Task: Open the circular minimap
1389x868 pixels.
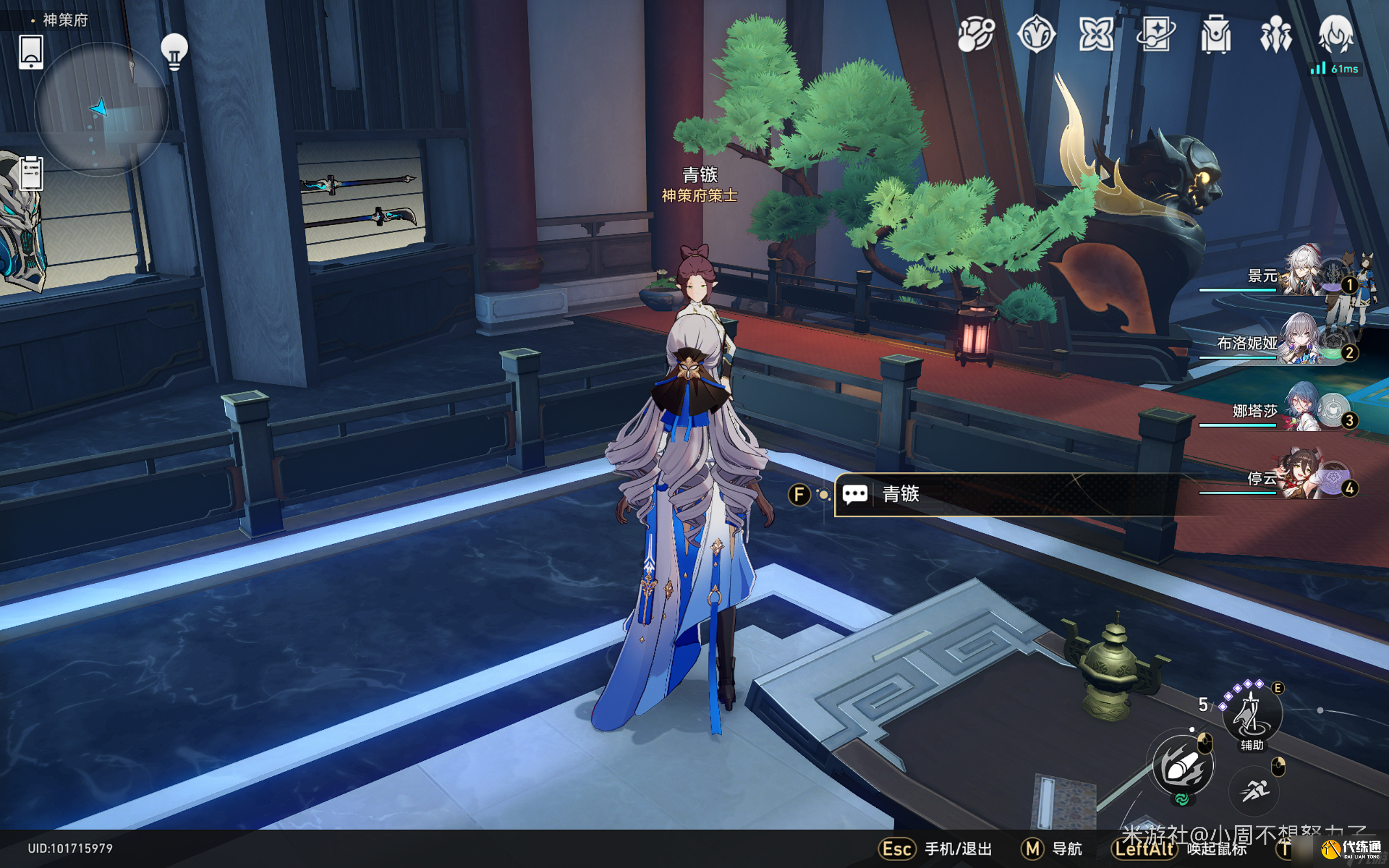Action: click(101, 109)
